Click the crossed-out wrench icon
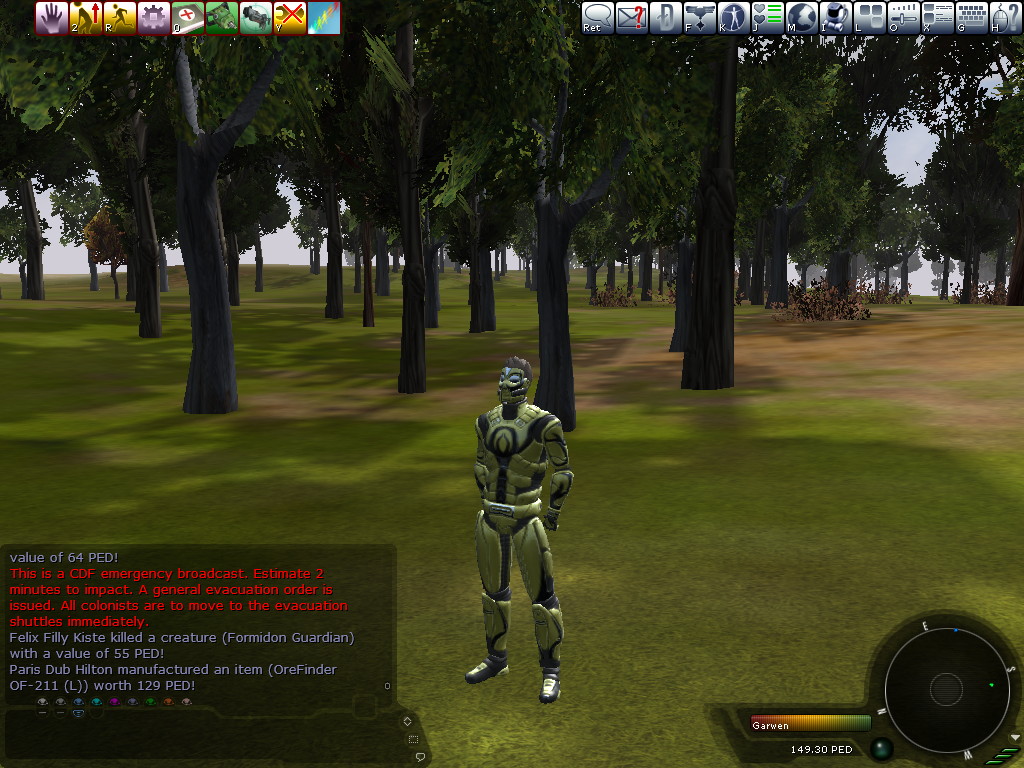Screen dimensions: 1024x768 click(290, 17)
